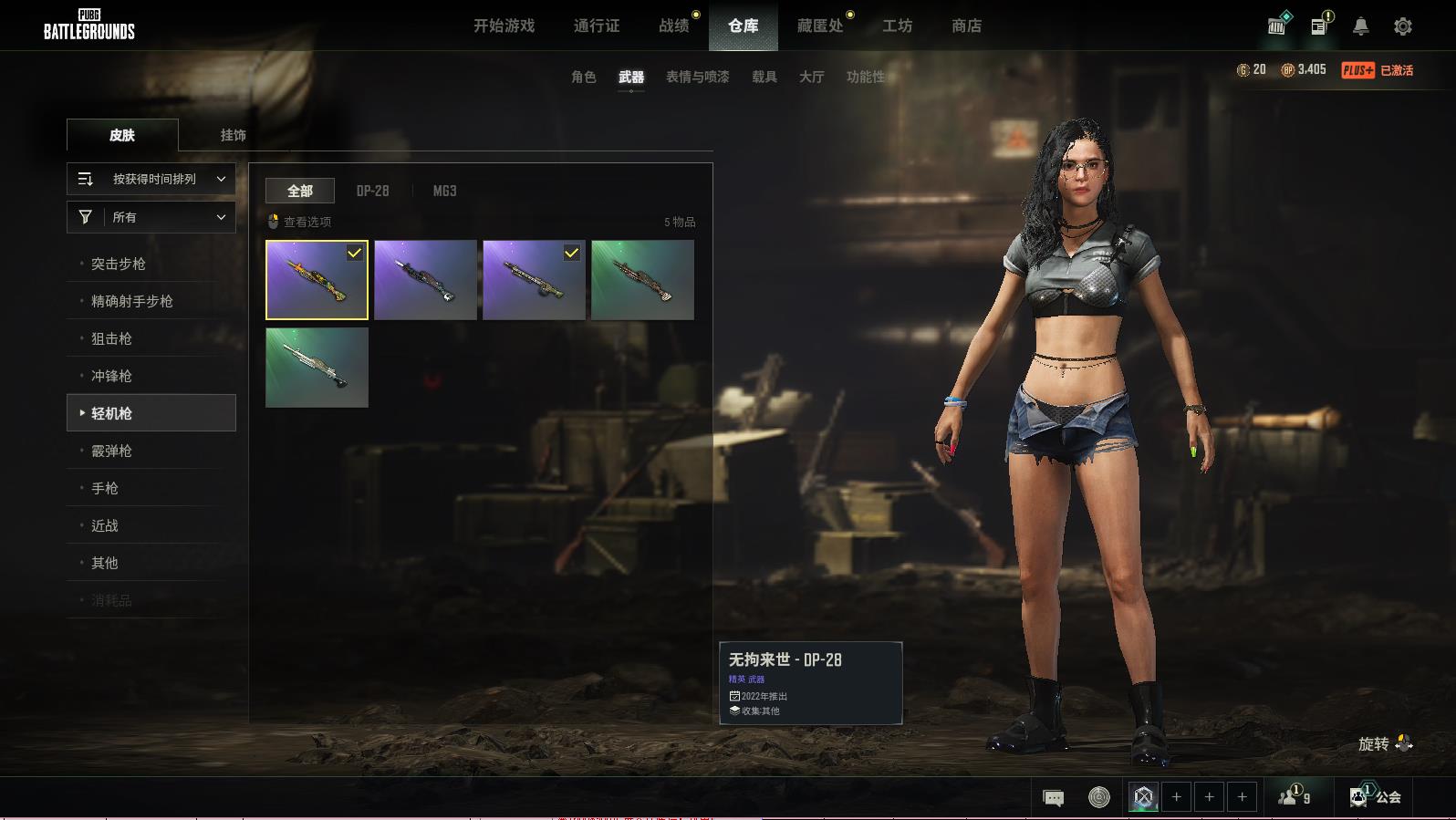Select the 表情与喷漆 emotes and sprays sub-tab
Viewport: 1456px width, 820px height.
point(697,78)
